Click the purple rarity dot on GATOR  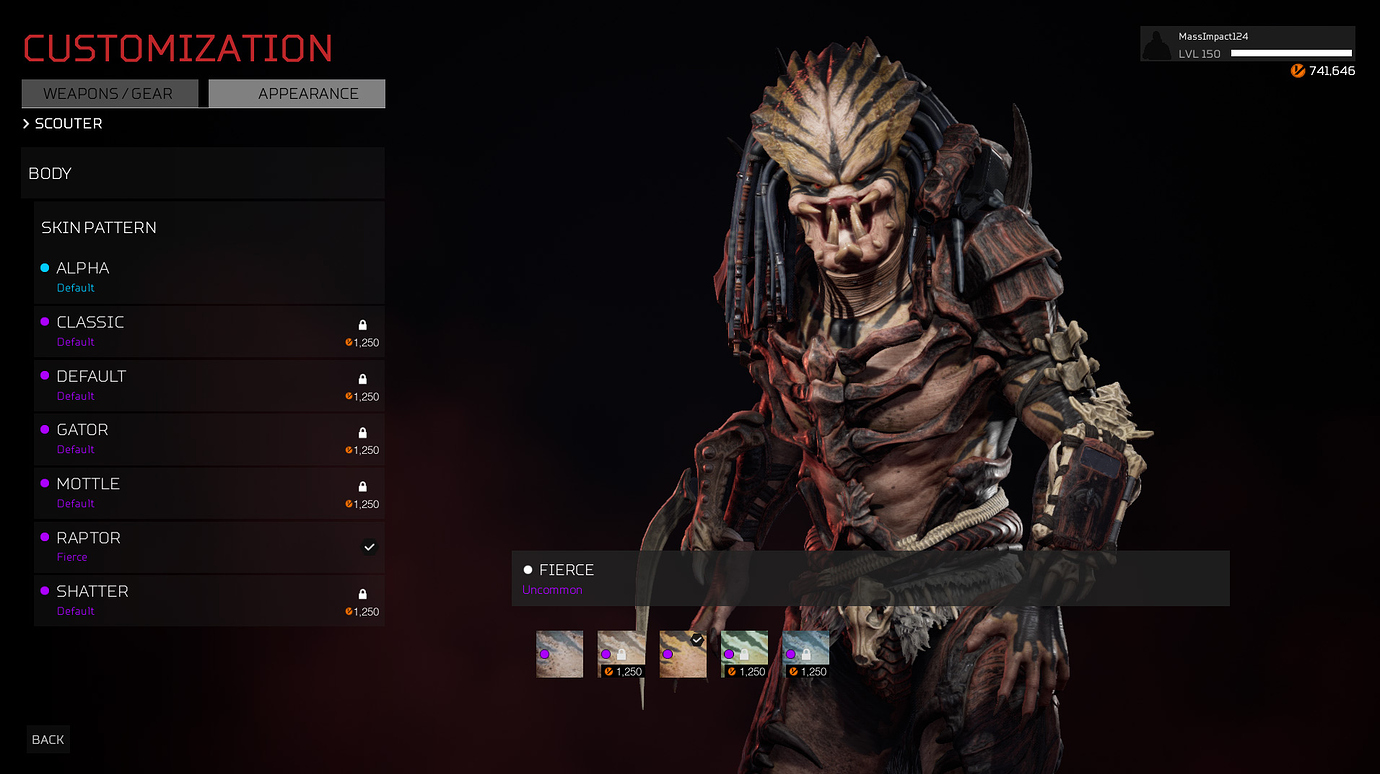point(44,429)
